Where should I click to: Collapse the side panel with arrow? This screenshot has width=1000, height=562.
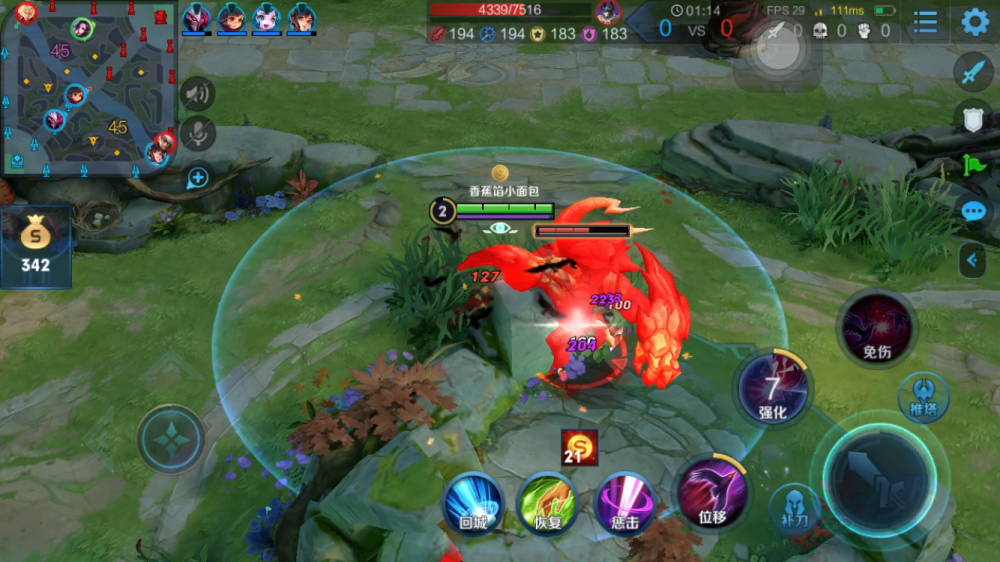(x=972, y=261)
